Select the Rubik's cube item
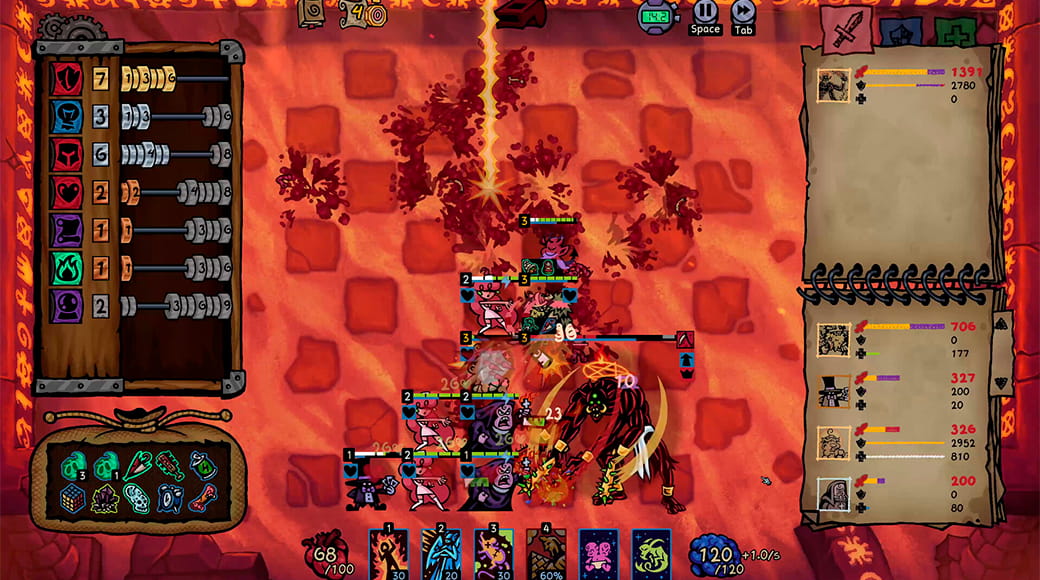This screenshot has width=1040, height=580. coord(74,498)
